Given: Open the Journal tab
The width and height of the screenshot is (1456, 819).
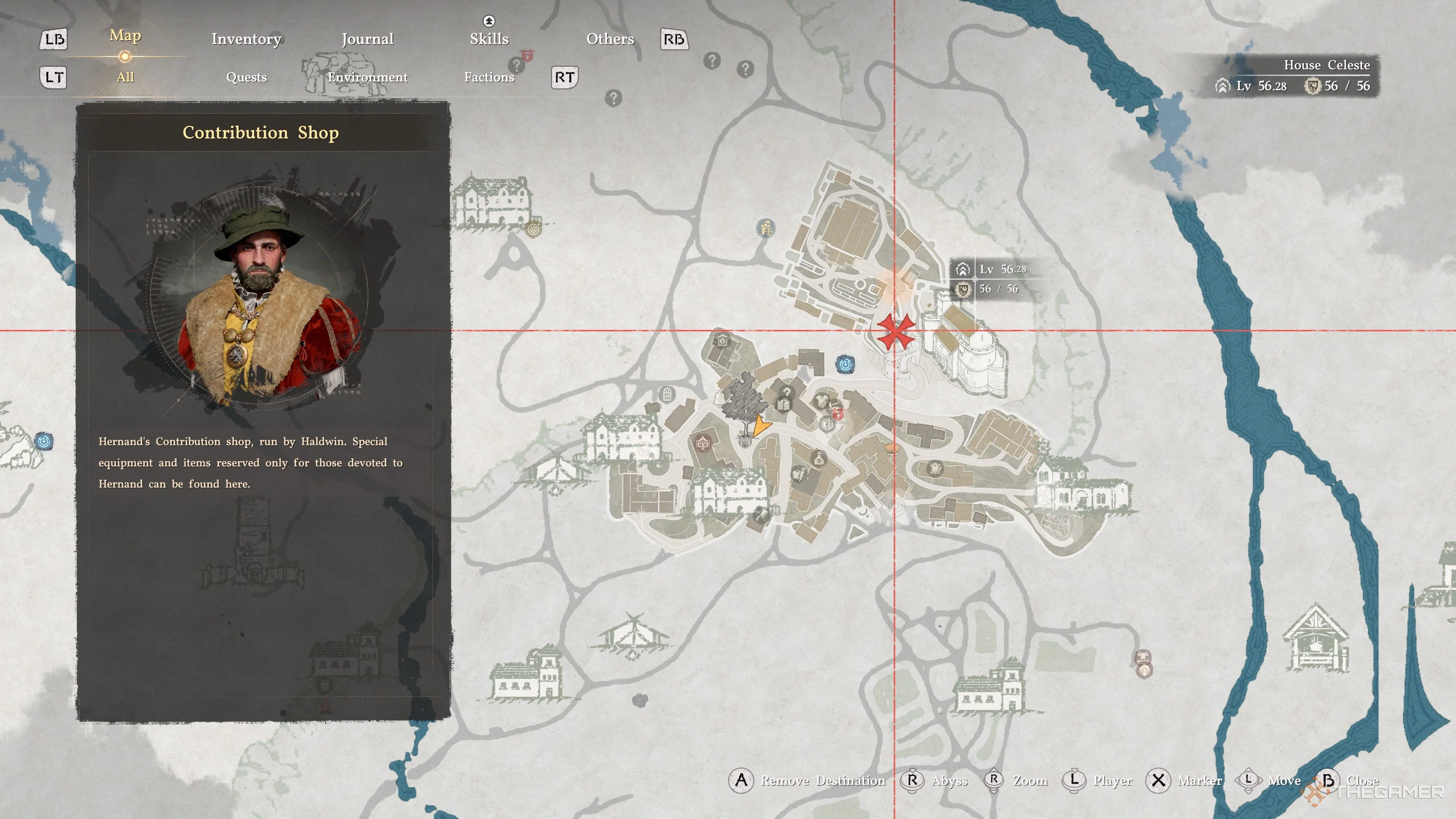Looking at the screenshot, I should (367, 39).
